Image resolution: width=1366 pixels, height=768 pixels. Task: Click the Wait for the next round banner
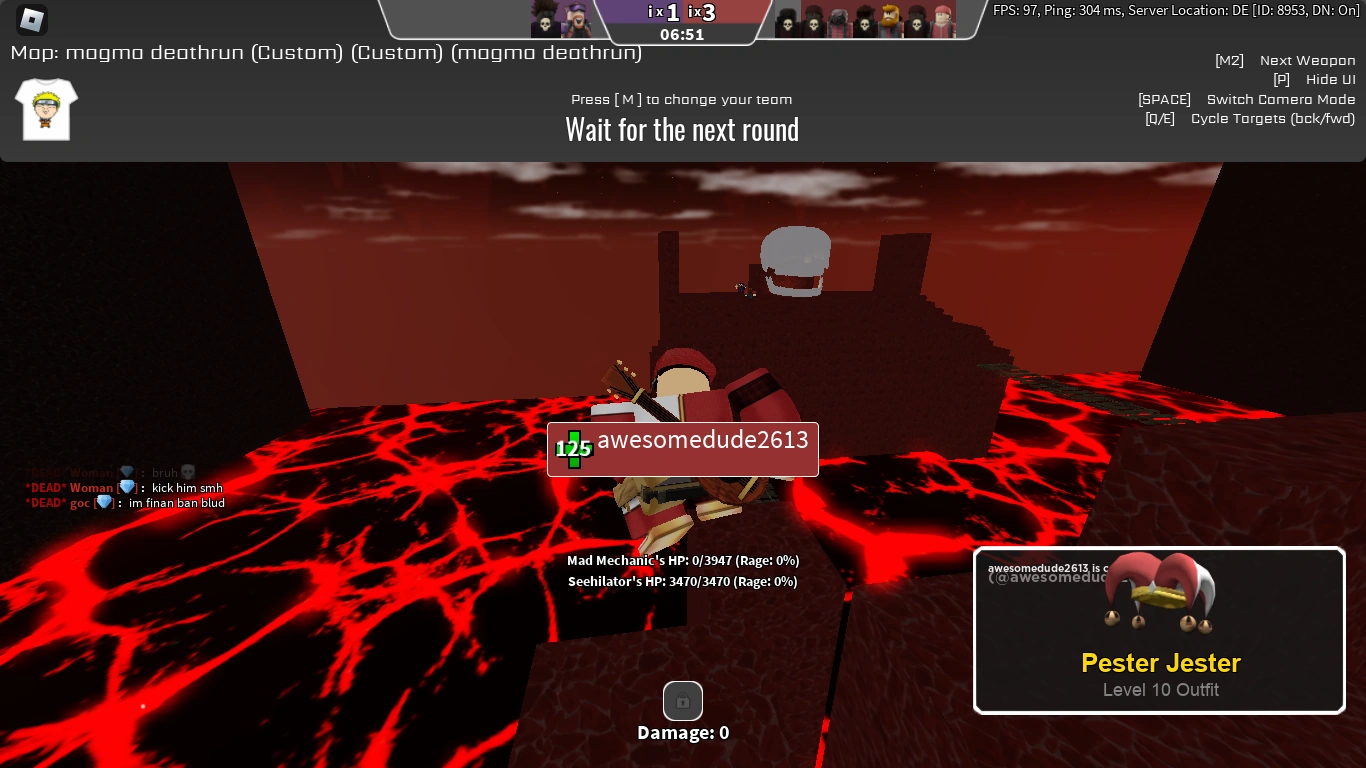click(682, 128)
